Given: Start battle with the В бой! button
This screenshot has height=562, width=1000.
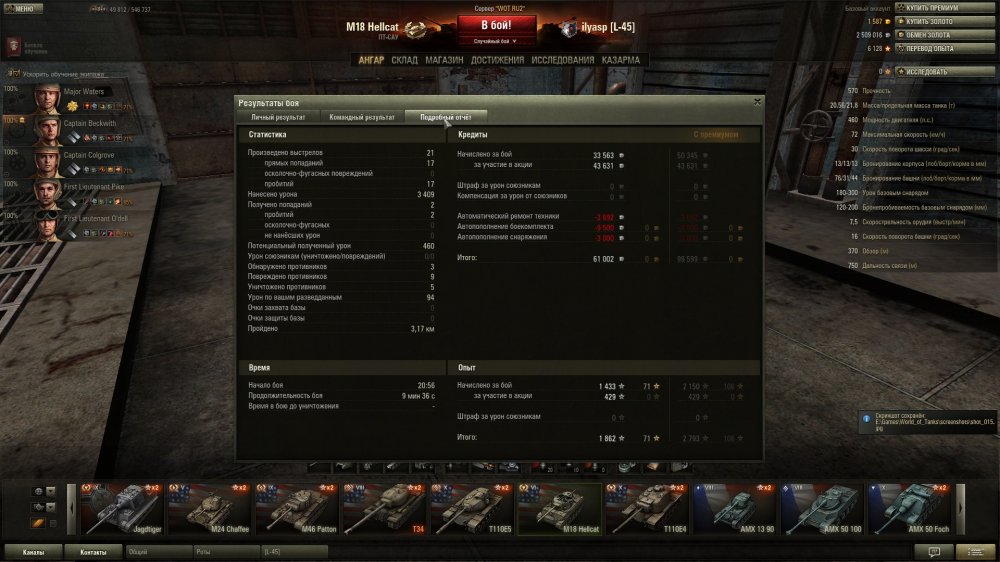Looking at the screenshot, I should pos(500,24).
